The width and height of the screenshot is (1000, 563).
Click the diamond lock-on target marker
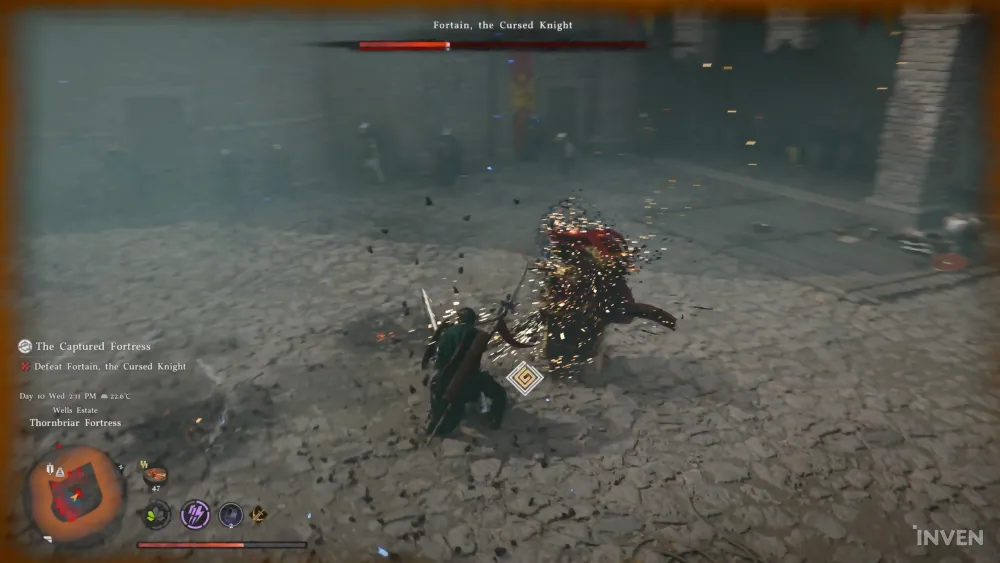524,378
